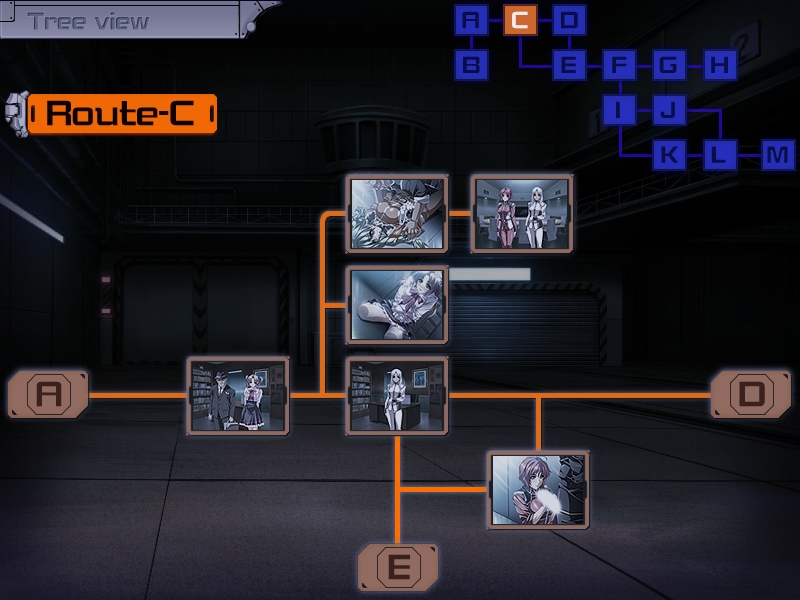
Task: Select route L node
Action: point(718,155)
